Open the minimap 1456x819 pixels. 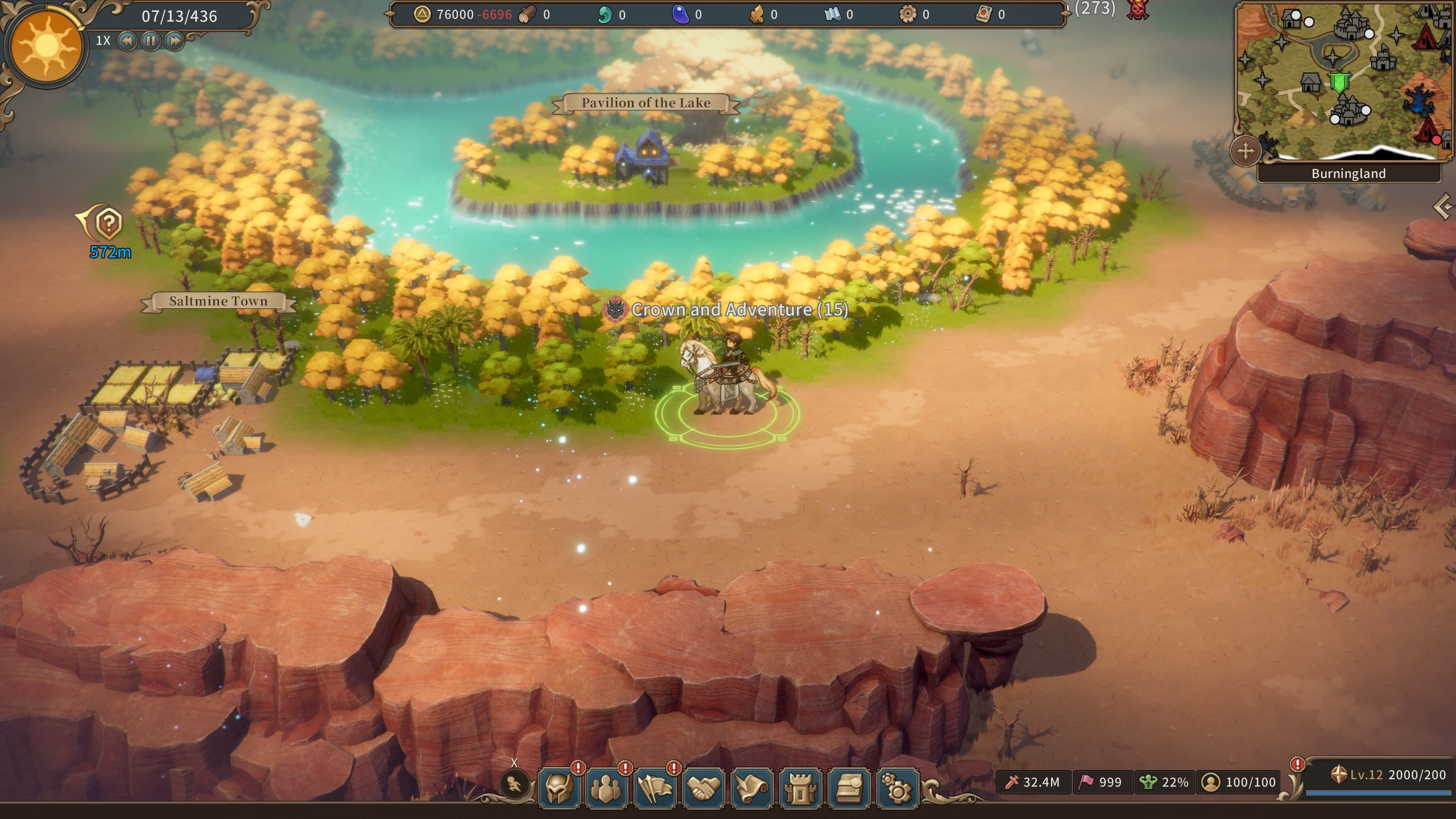(x=1343, y=80)
